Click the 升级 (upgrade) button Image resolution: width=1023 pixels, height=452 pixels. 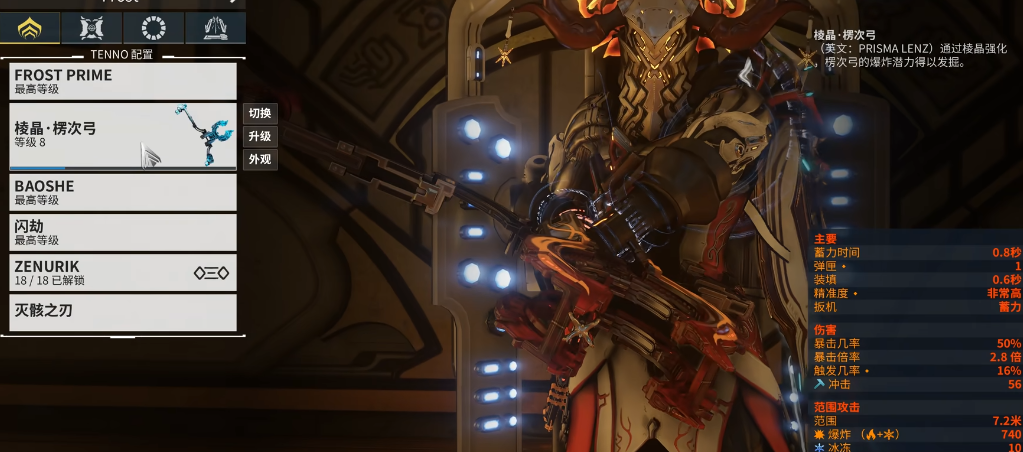(260, 136)
